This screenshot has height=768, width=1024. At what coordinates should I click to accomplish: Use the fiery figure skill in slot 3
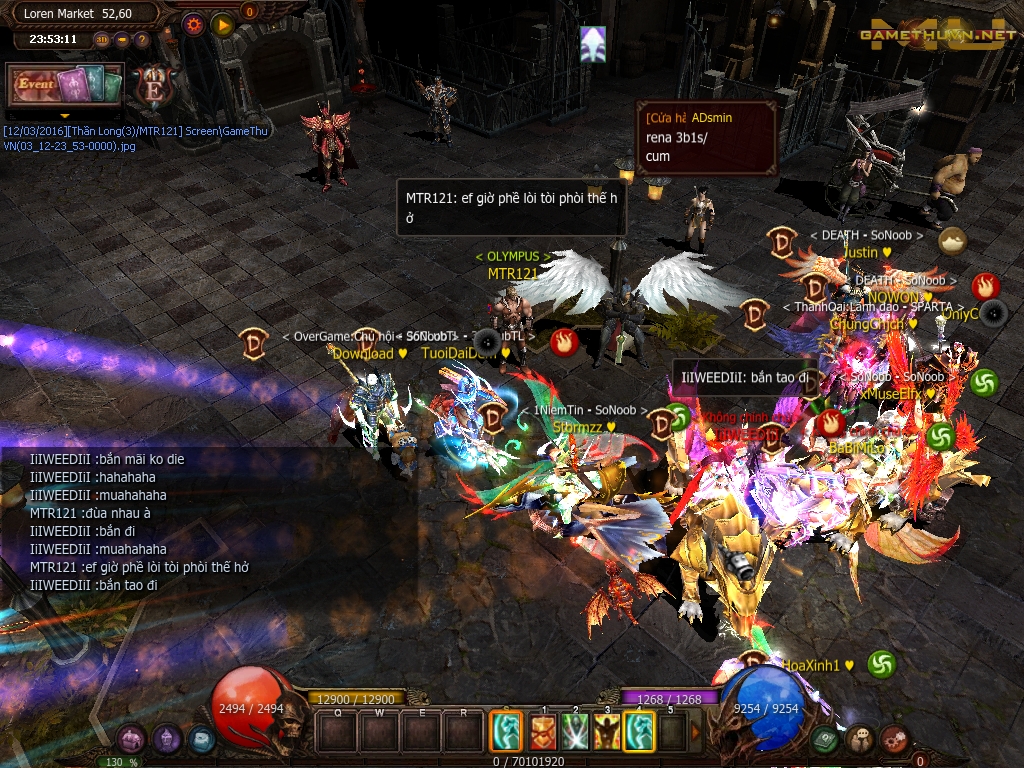[x=607, y=732]
